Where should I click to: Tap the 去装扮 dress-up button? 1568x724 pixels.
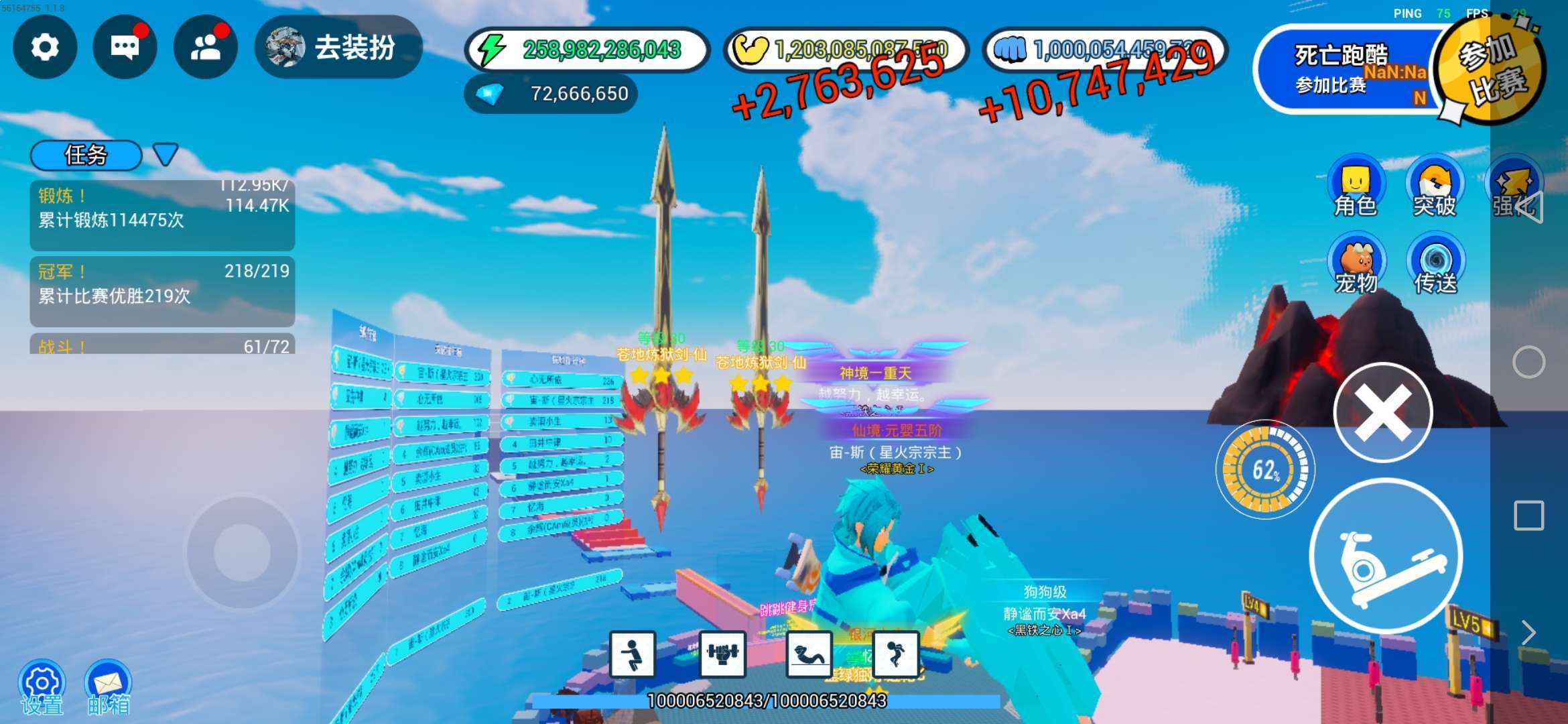pos(339,48)
